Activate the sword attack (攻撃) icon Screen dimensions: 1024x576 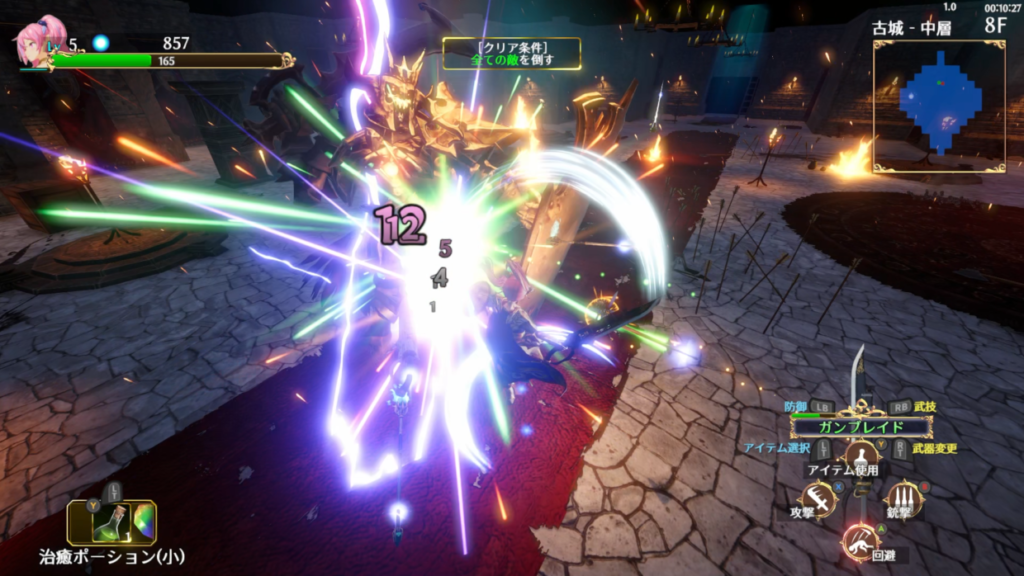tap(819, 499)
